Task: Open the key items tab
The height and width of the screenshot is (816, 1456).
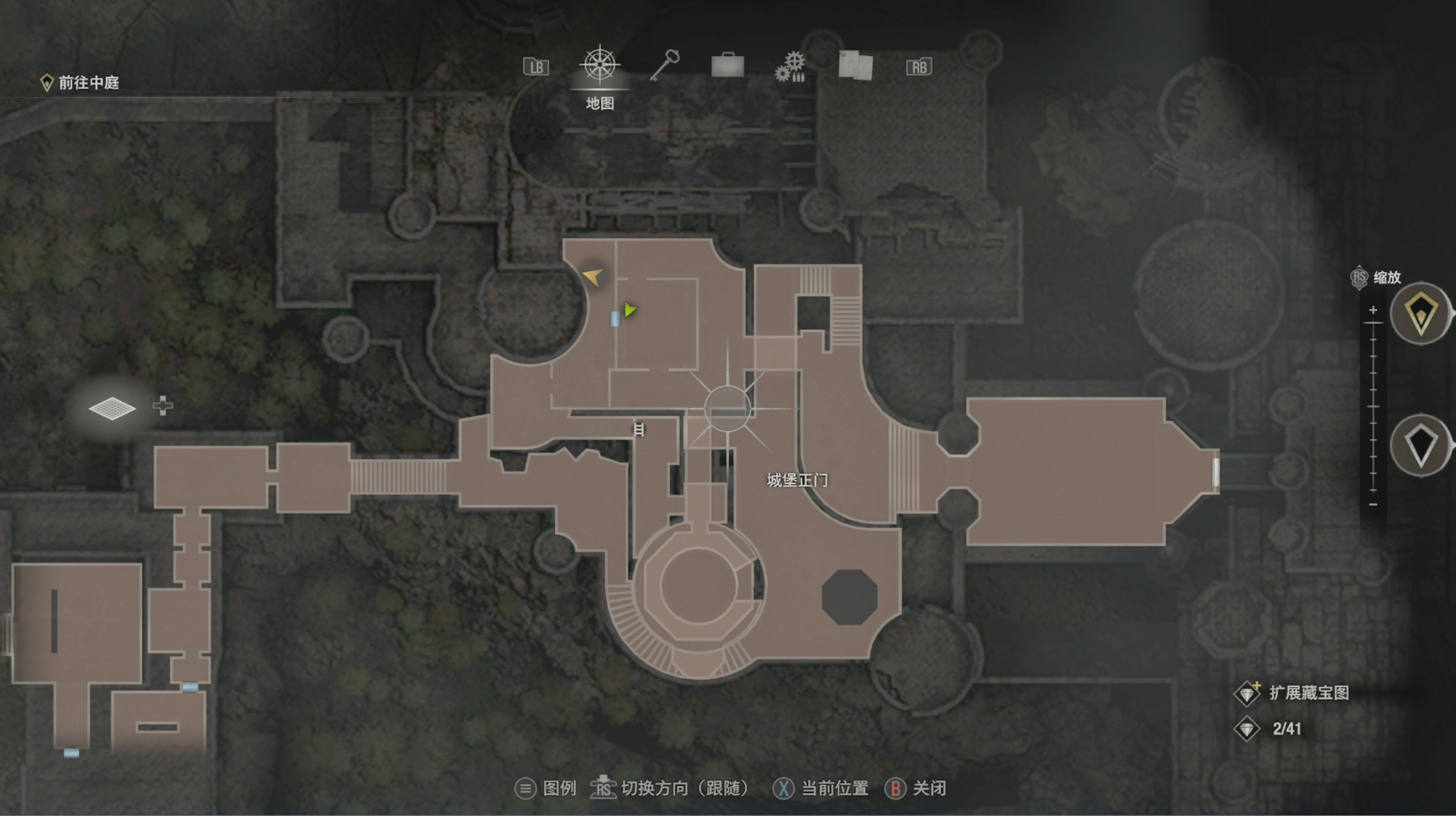Action: (664, 65)
